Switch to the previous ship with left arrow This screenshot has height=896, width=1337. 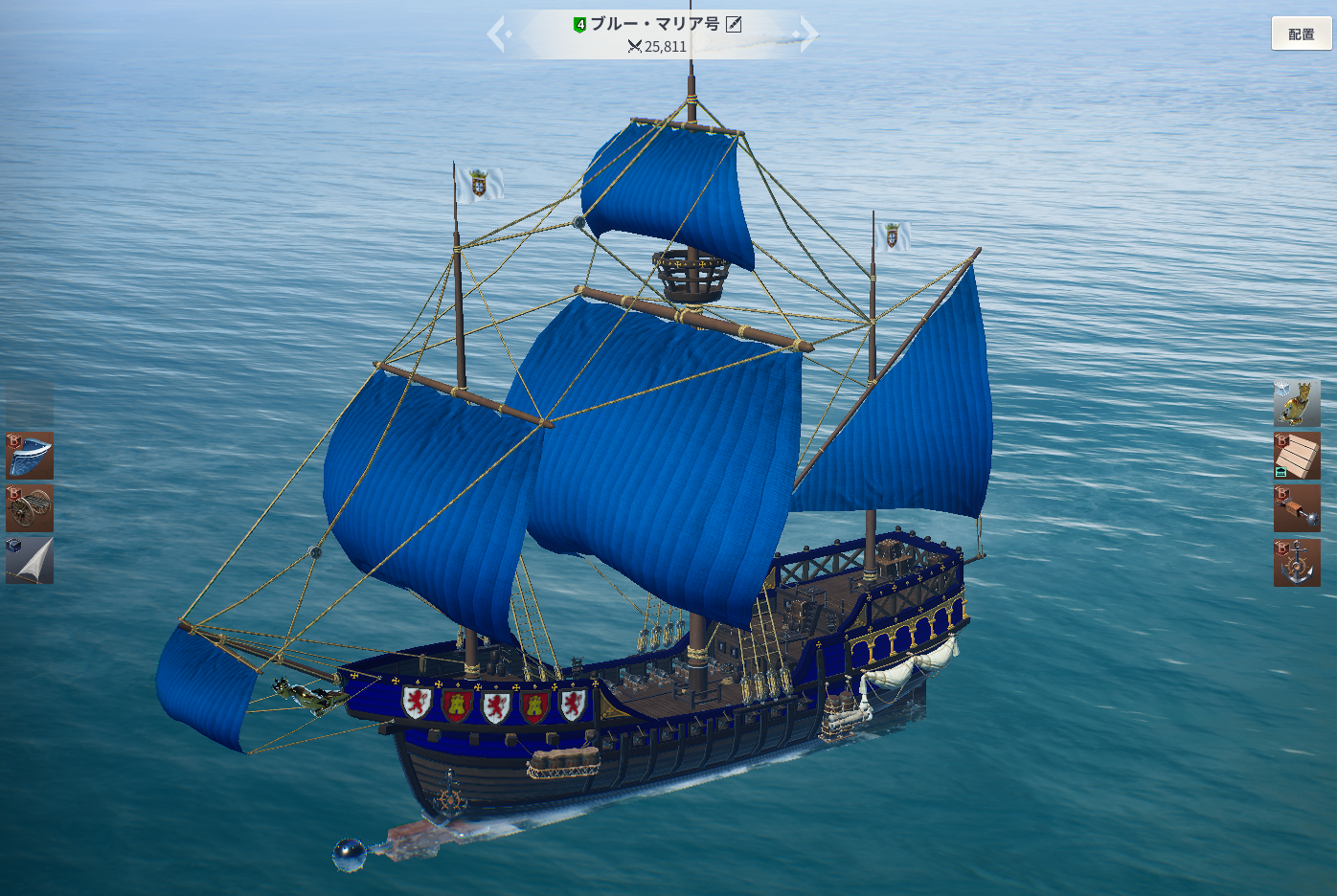click(x=496, y=34)
